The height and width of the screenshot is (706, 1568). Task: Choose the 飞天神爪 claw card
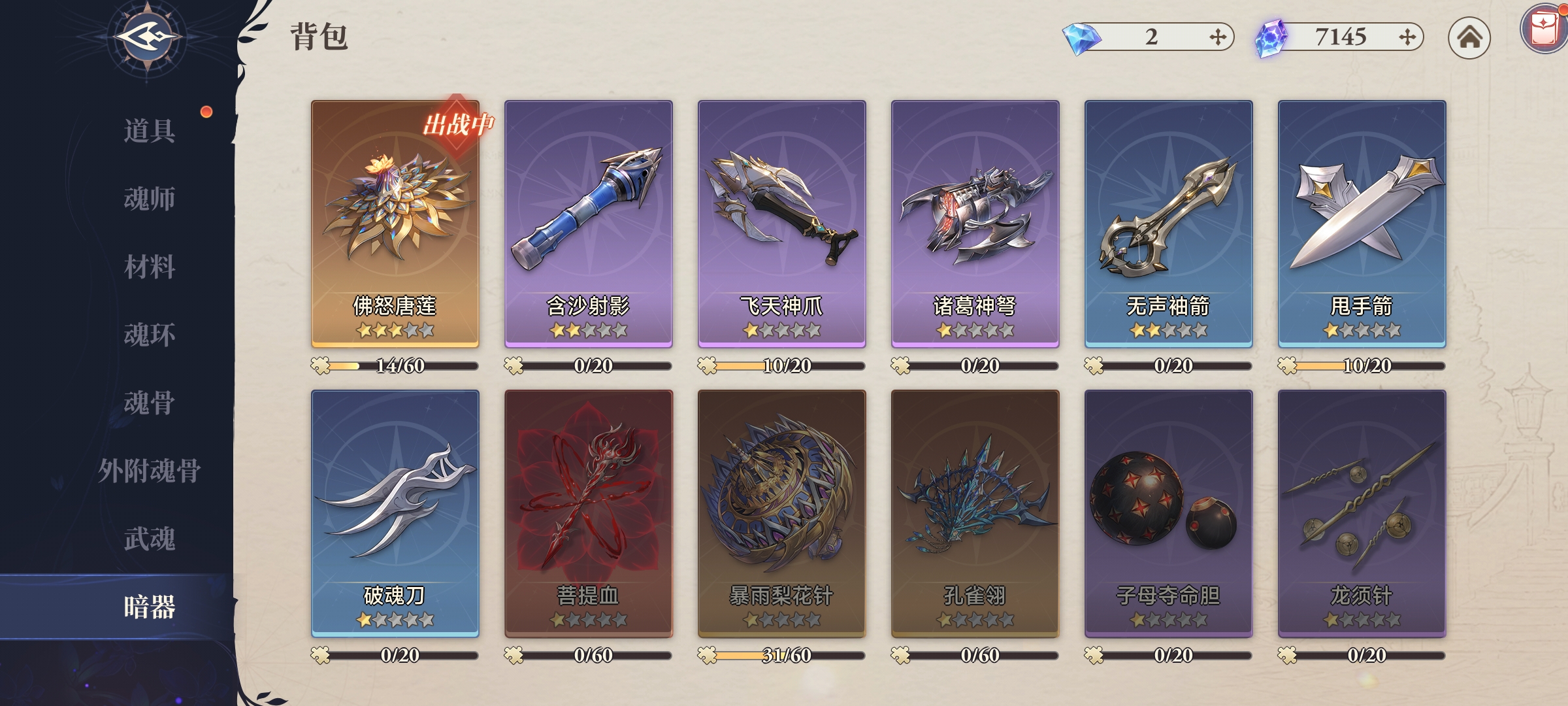tap(781, 222)
